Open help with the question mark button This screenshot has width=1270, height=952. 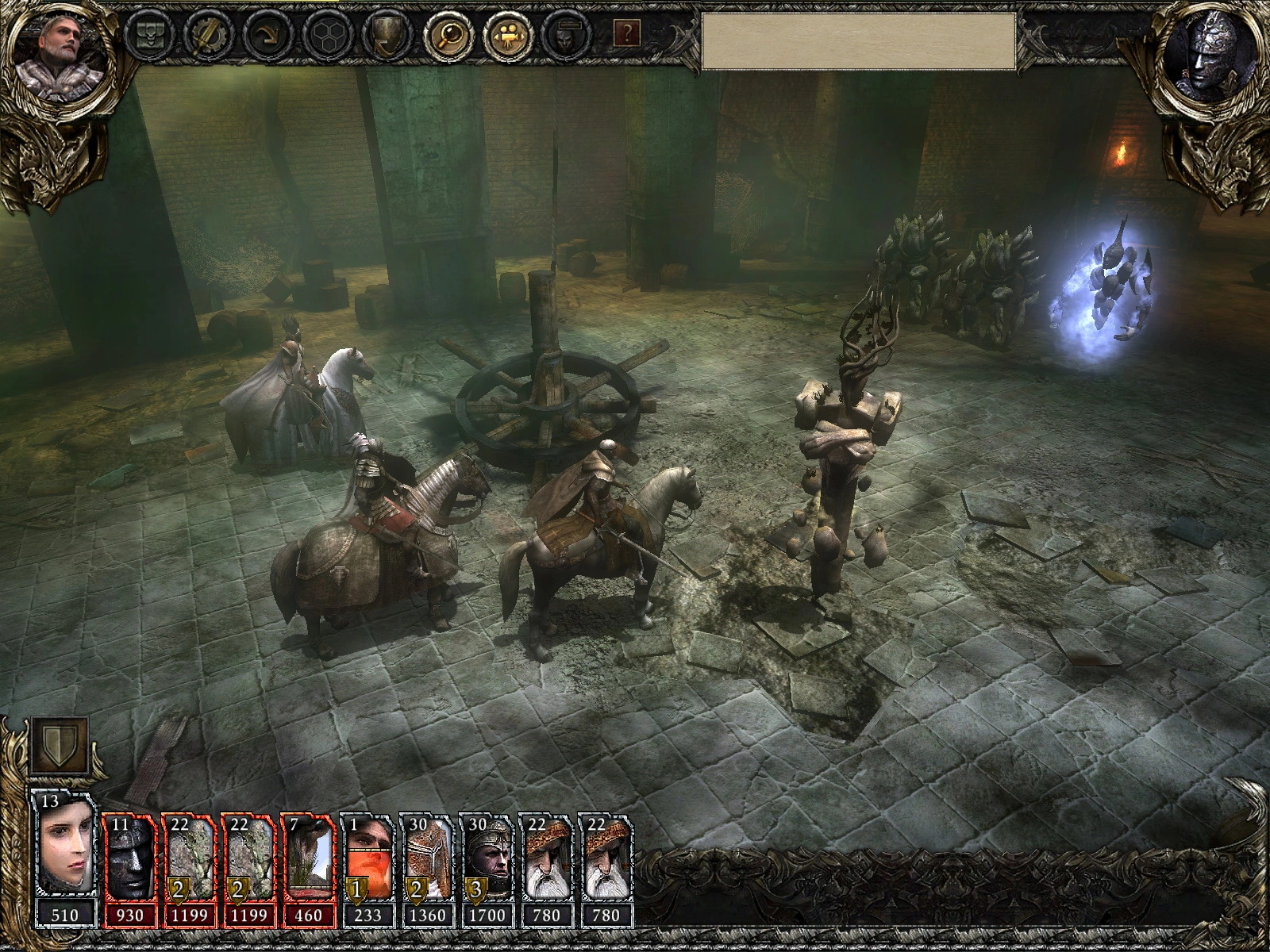pos(627,33)
